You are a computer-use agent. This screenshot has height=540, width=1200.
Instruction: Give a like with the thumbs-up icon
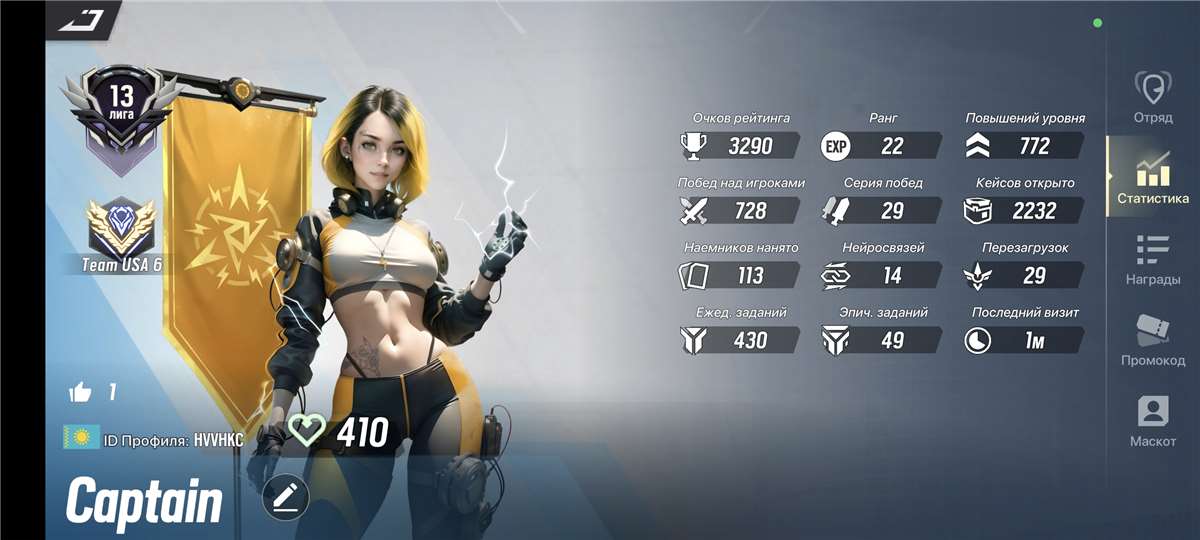[80, 392]
